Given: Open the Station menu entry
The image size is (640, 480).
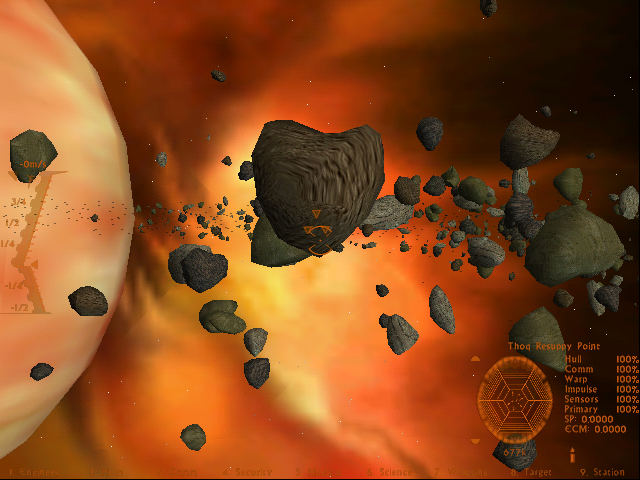Looking at the screenshot, I should (x=606, y=472).
